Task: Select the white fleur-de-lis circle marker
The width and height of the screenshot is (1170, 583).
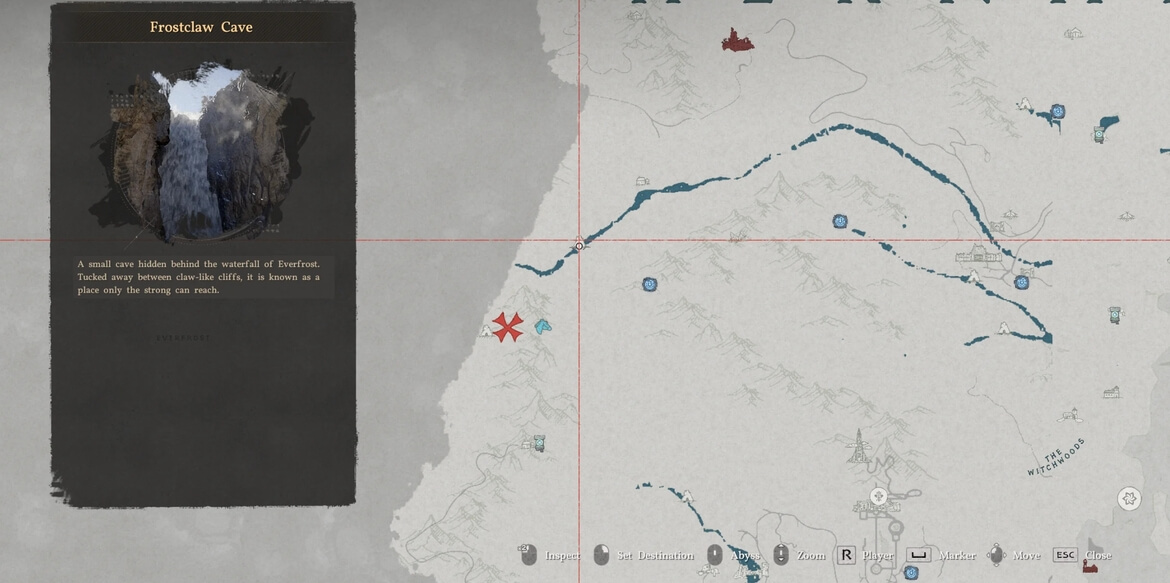Action: tap(878, 496)
